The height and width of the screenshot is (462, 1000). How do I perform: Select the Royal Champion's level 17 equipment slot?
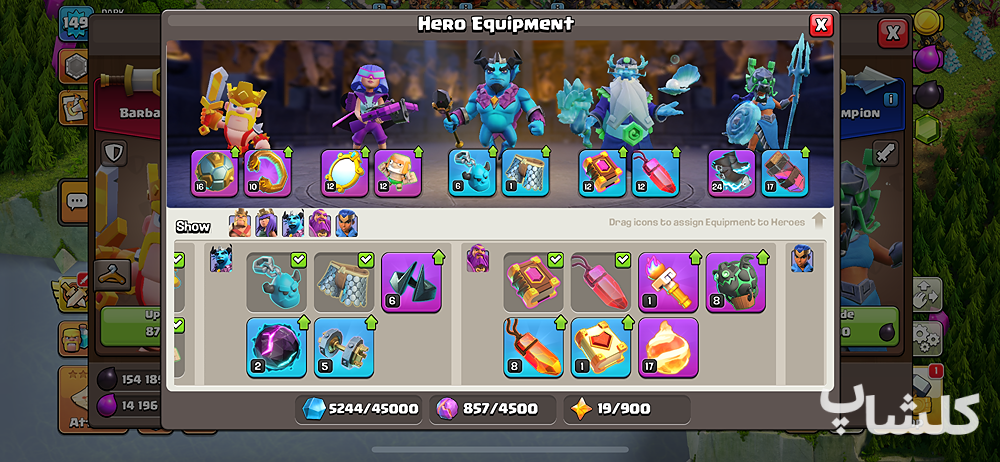(x=785, y=173)
